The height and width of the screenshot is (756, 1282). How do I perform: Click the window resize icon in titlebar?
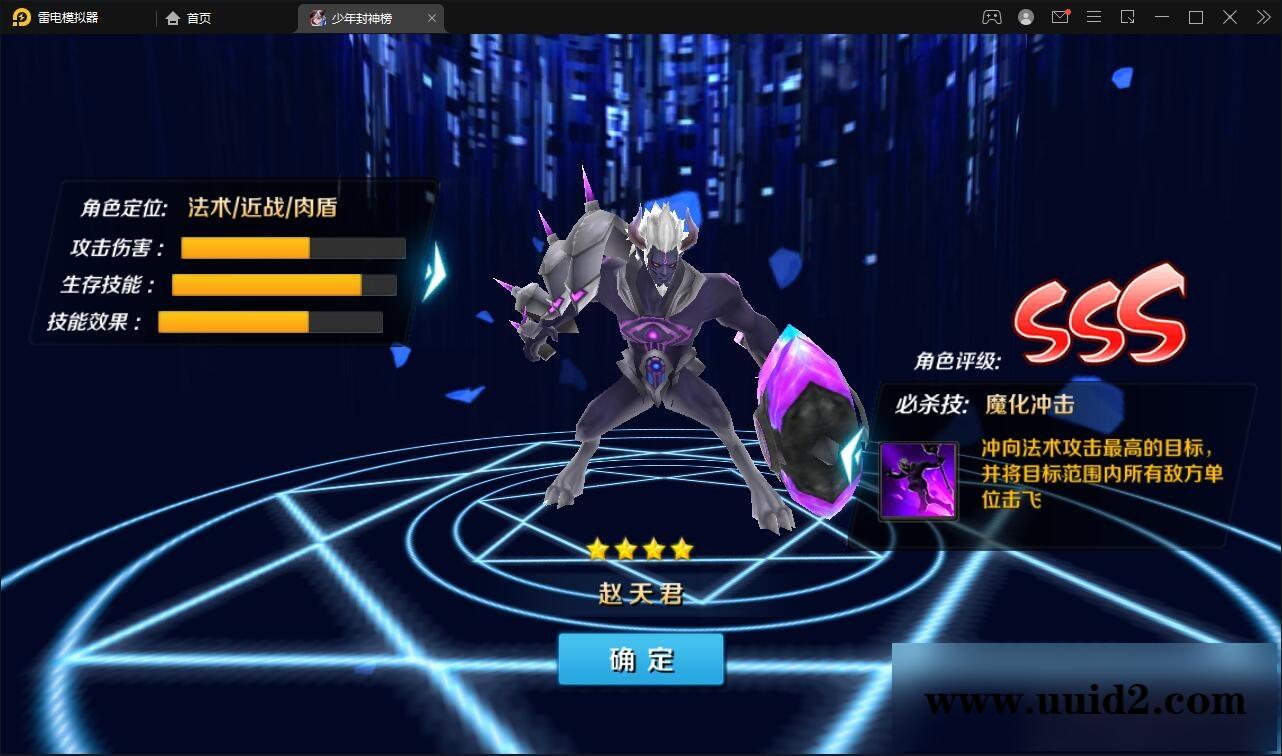pyautogui.click(x=1127, y=17)
